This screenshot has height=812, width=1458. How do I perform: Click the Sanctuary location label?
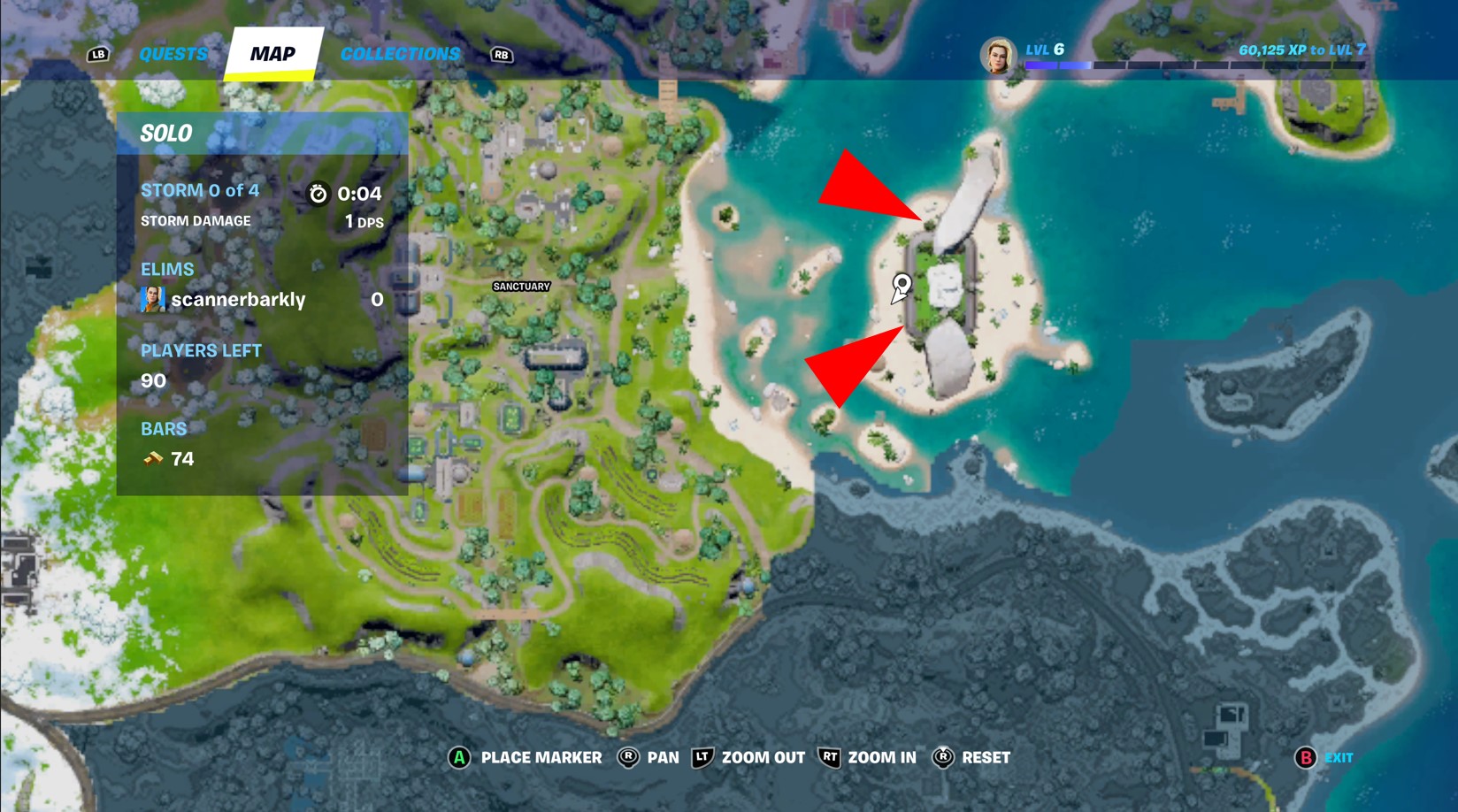521,287
